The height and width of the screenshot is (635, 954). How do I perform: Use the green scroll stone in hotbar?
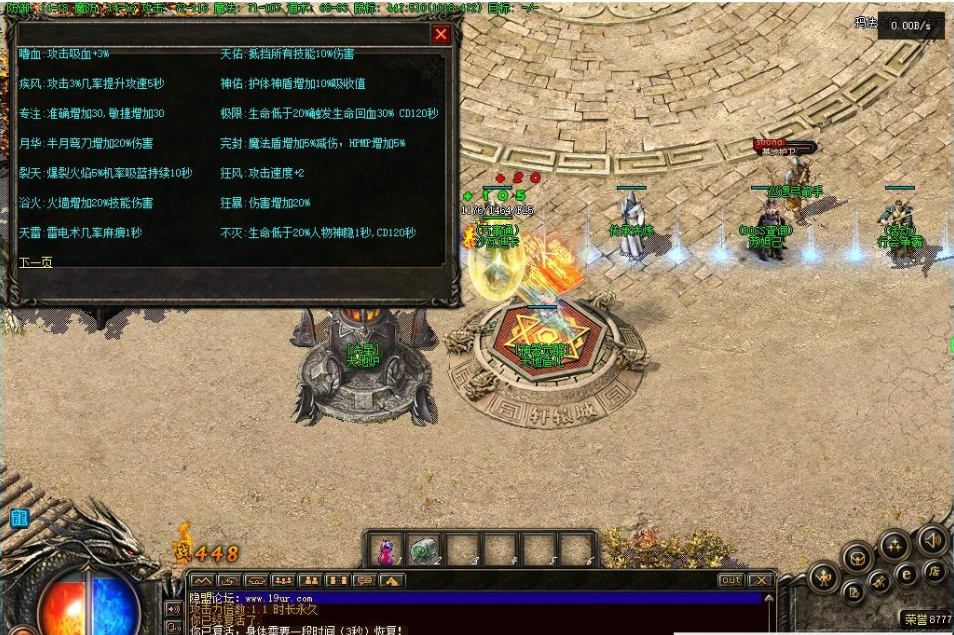(424, 549)
